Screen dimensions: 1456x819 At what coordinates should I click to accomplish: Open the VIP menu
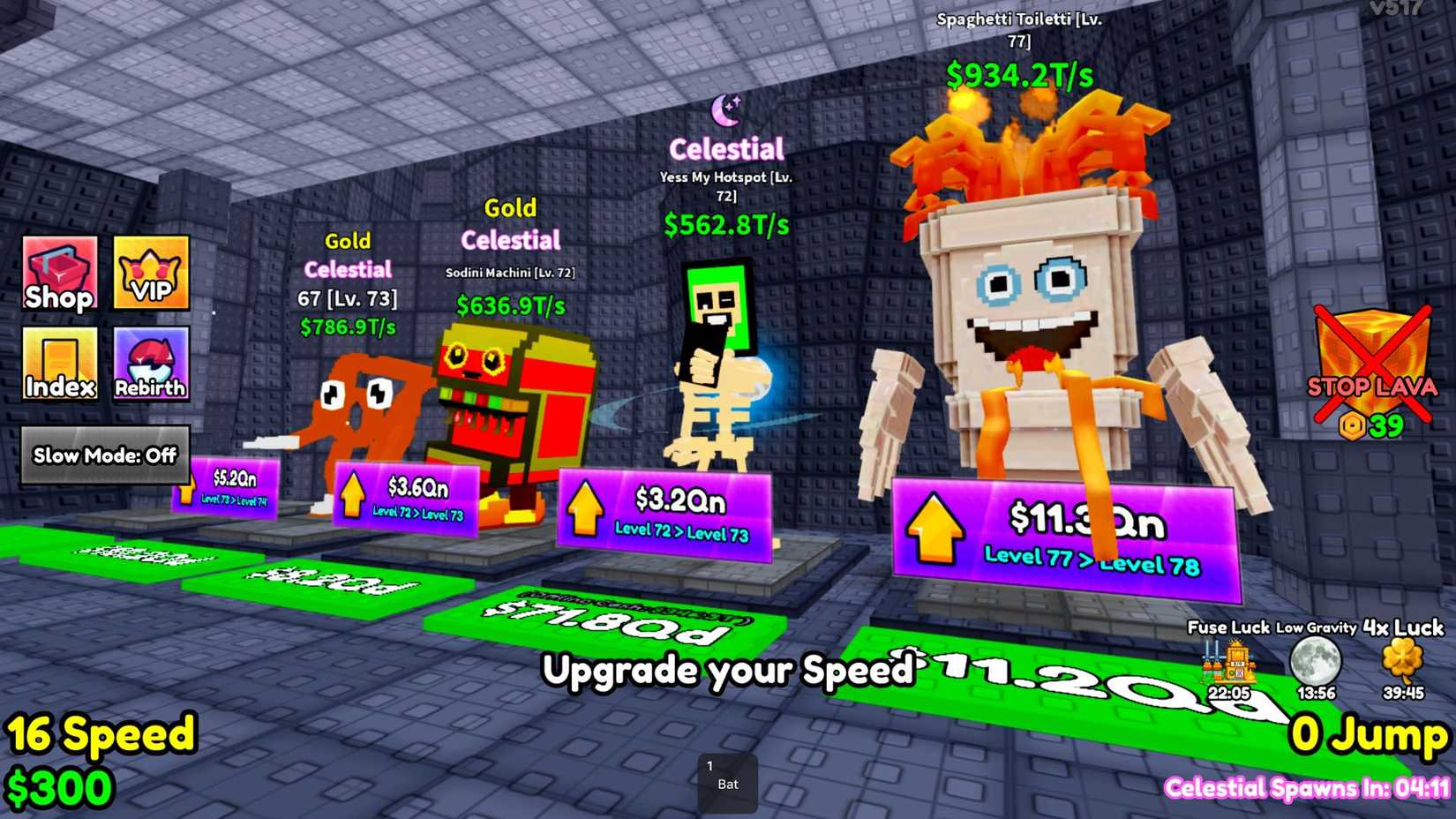coord(150,275)
